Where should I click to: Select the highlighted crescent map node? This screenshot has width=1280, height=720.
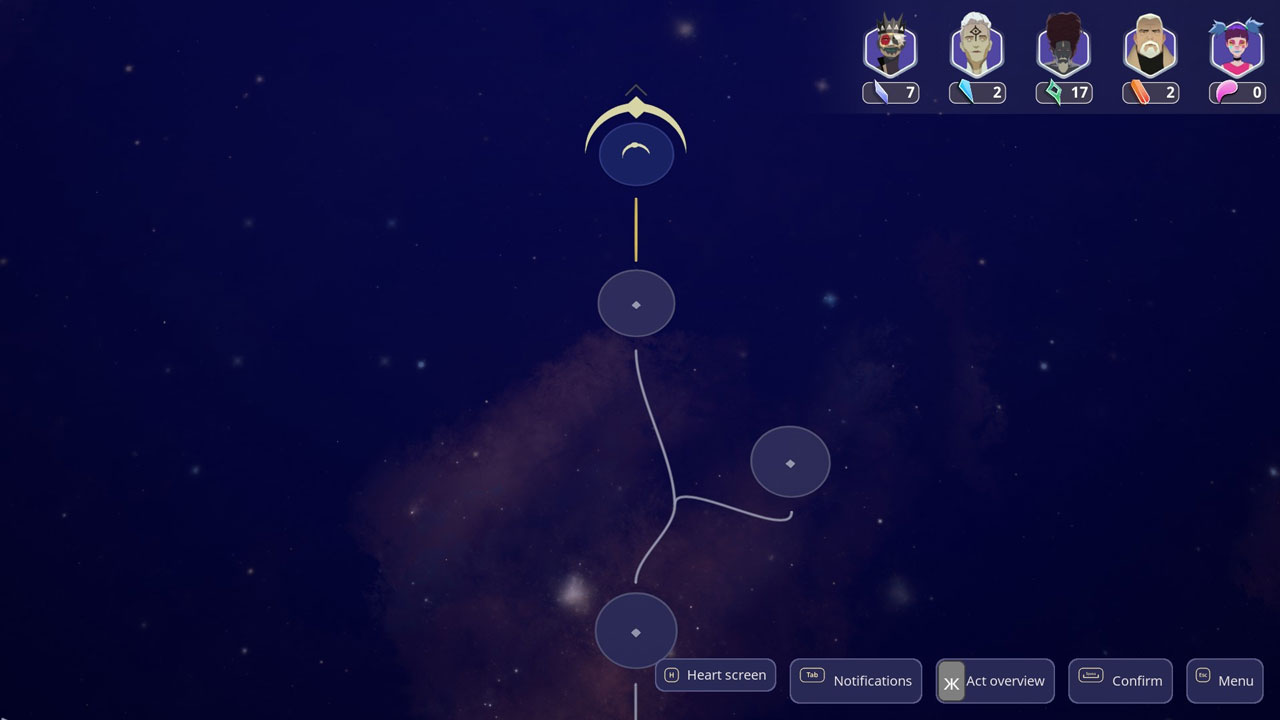click(636, 153)
